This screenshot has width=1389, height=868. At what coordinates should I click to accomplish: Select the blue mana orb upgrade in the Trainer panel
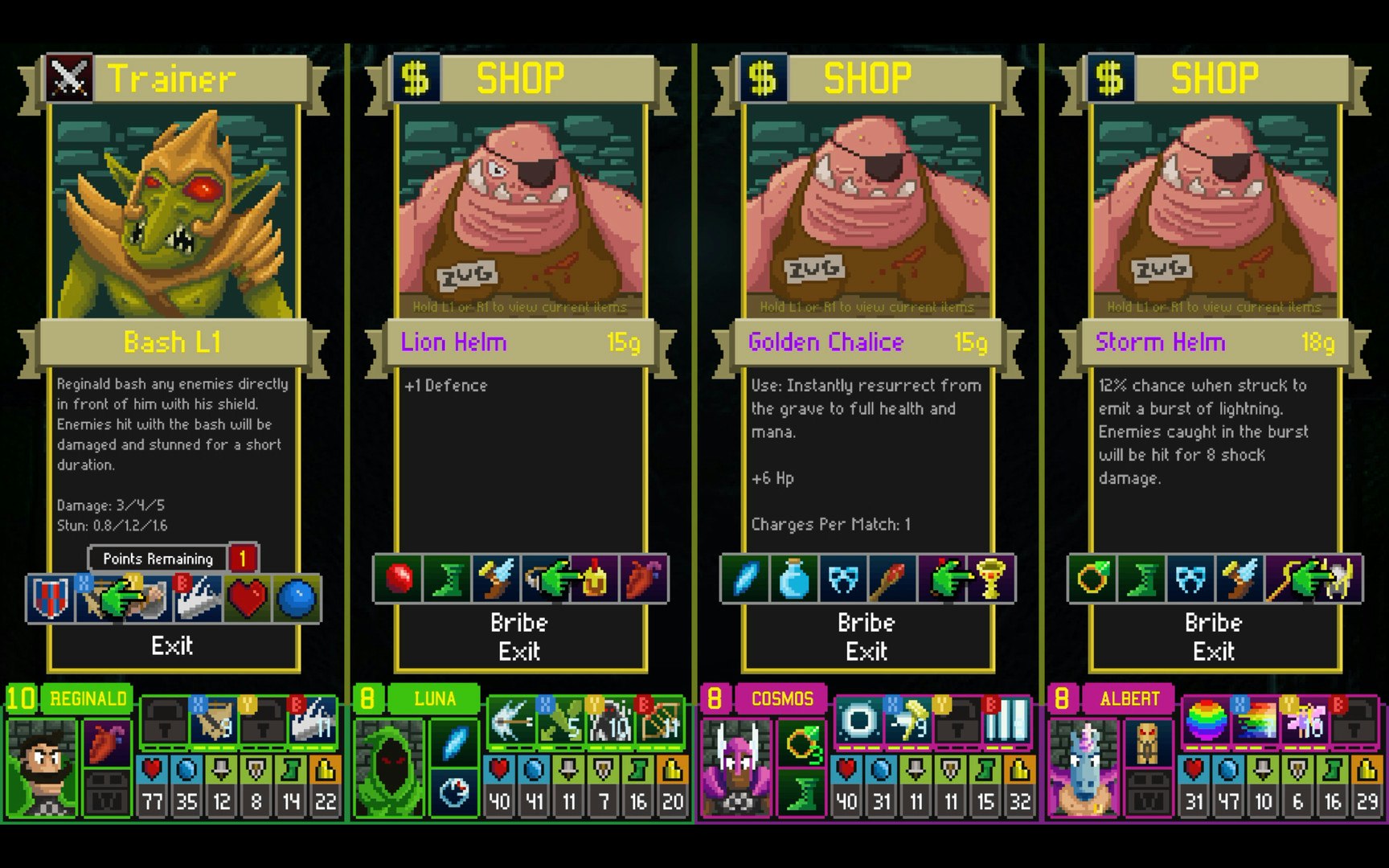pos(295,599)
